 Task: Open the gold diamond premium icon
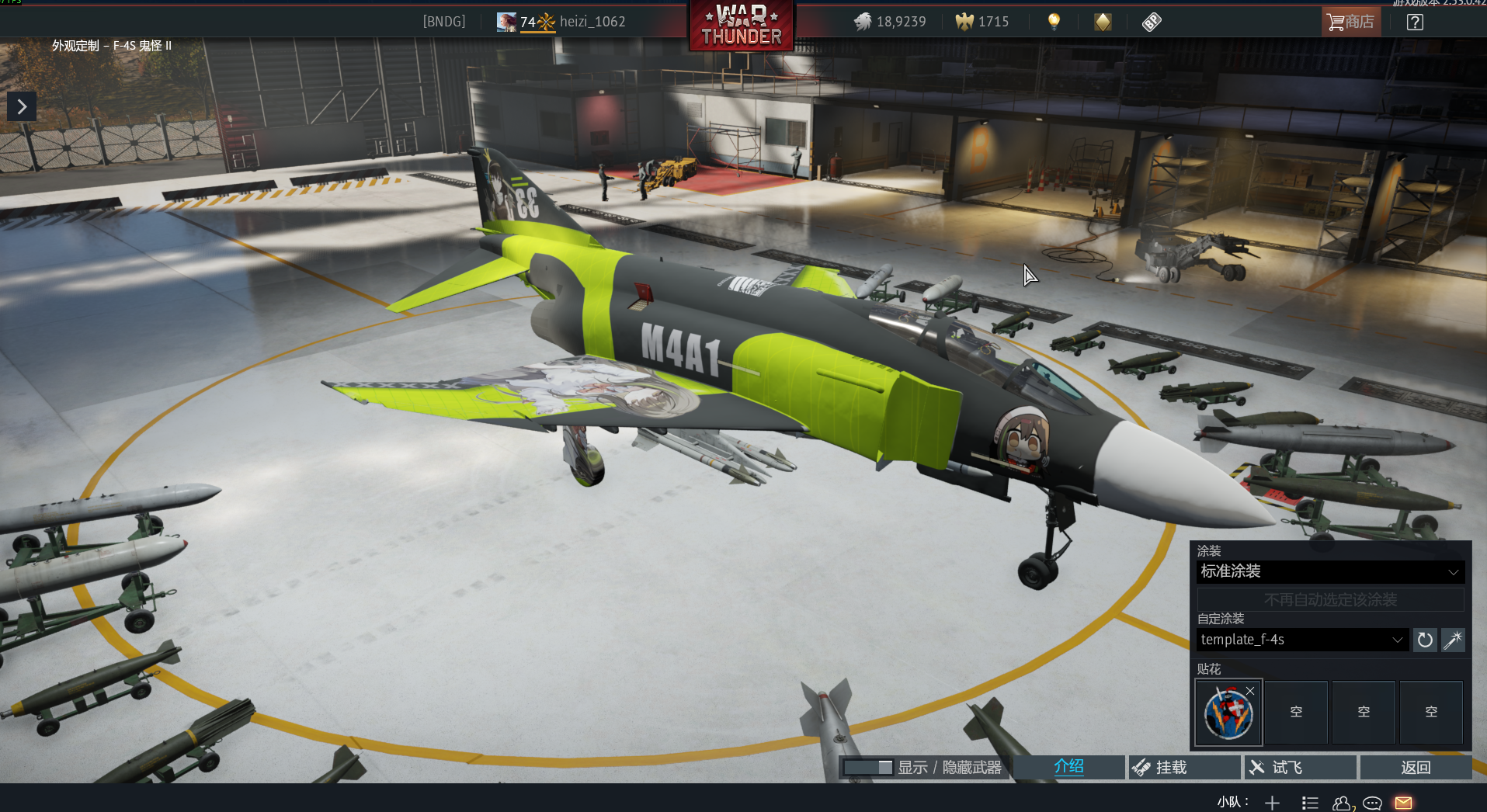[x=1103, y=22]
